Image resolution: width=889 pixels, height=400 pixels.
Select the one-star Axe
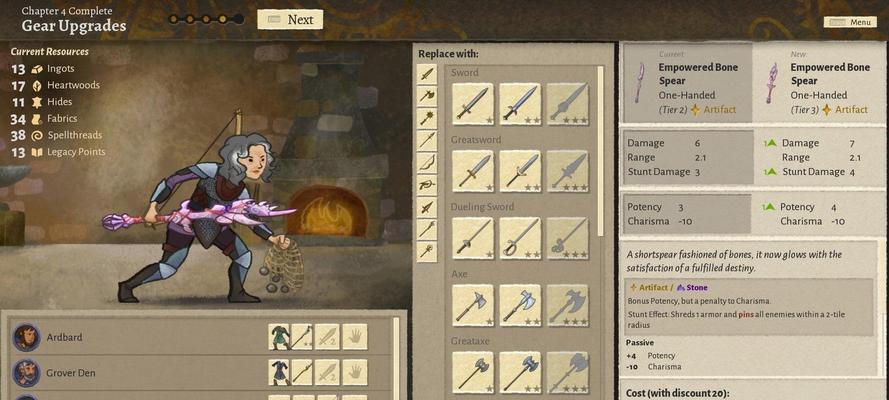472,305
